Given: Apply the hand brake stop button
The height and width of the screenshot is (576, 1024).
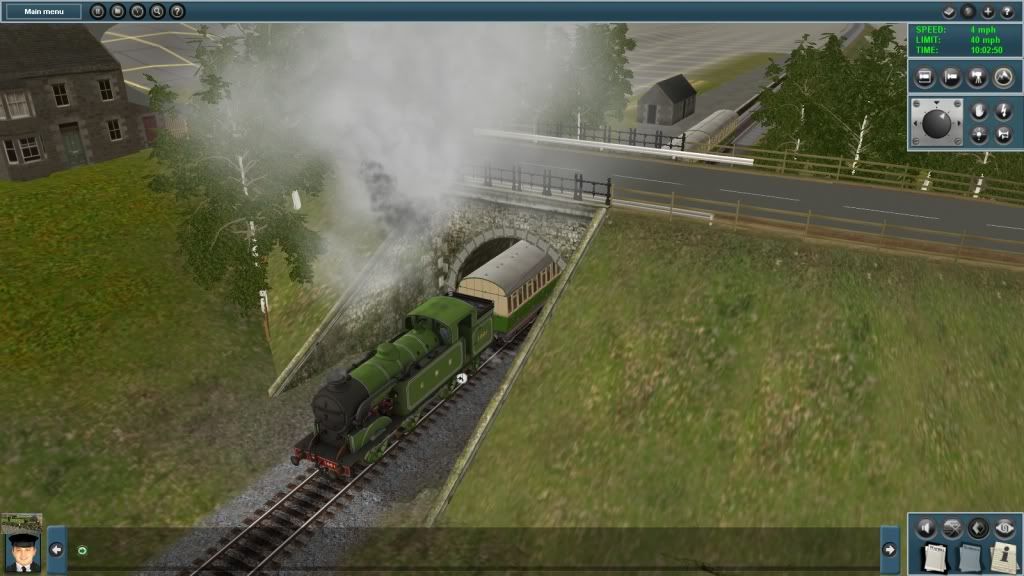Looking at the screenshot, I should [x=979, y=112].
